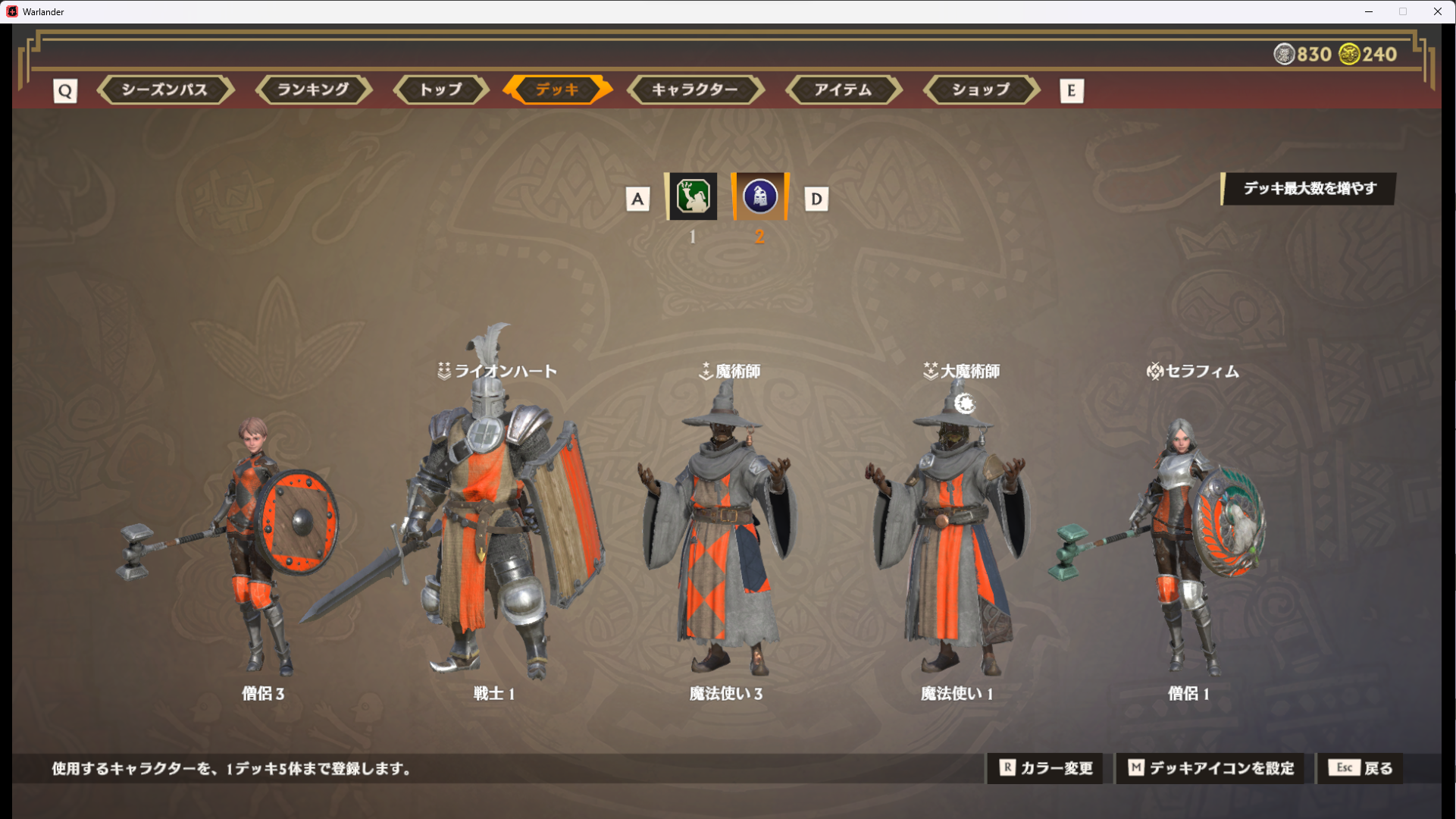Open the カラー変更 color change option
Viewport: 1456px width, 819px height.
(x=1045, y=768)
